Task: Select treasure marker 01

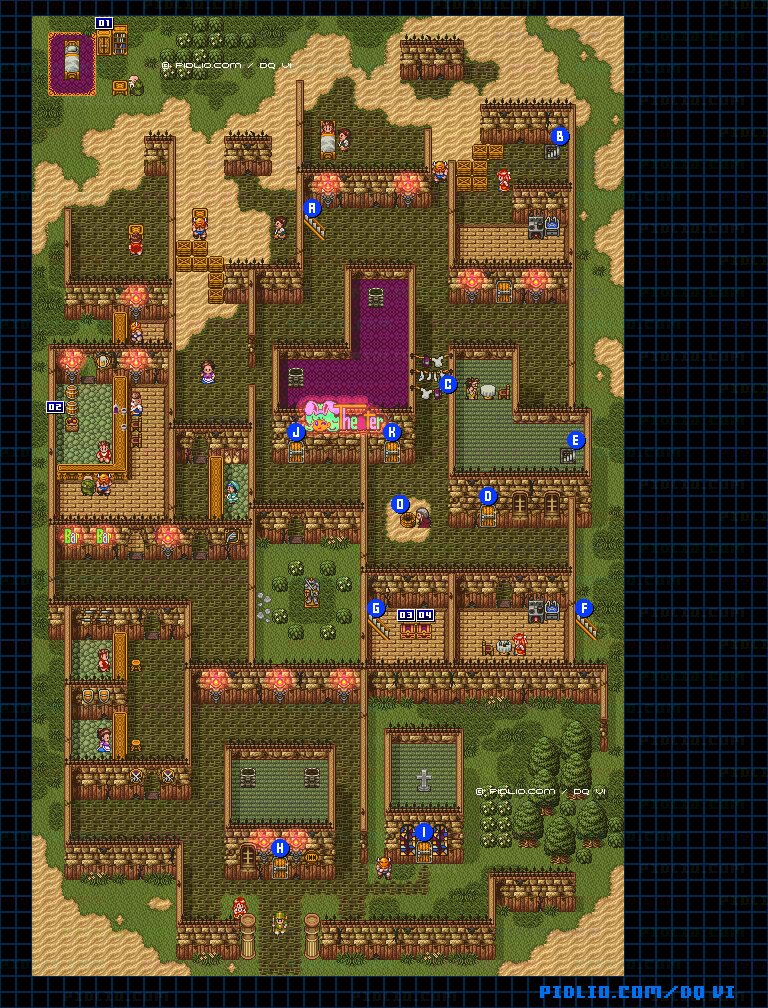Action: click(104, 22)
